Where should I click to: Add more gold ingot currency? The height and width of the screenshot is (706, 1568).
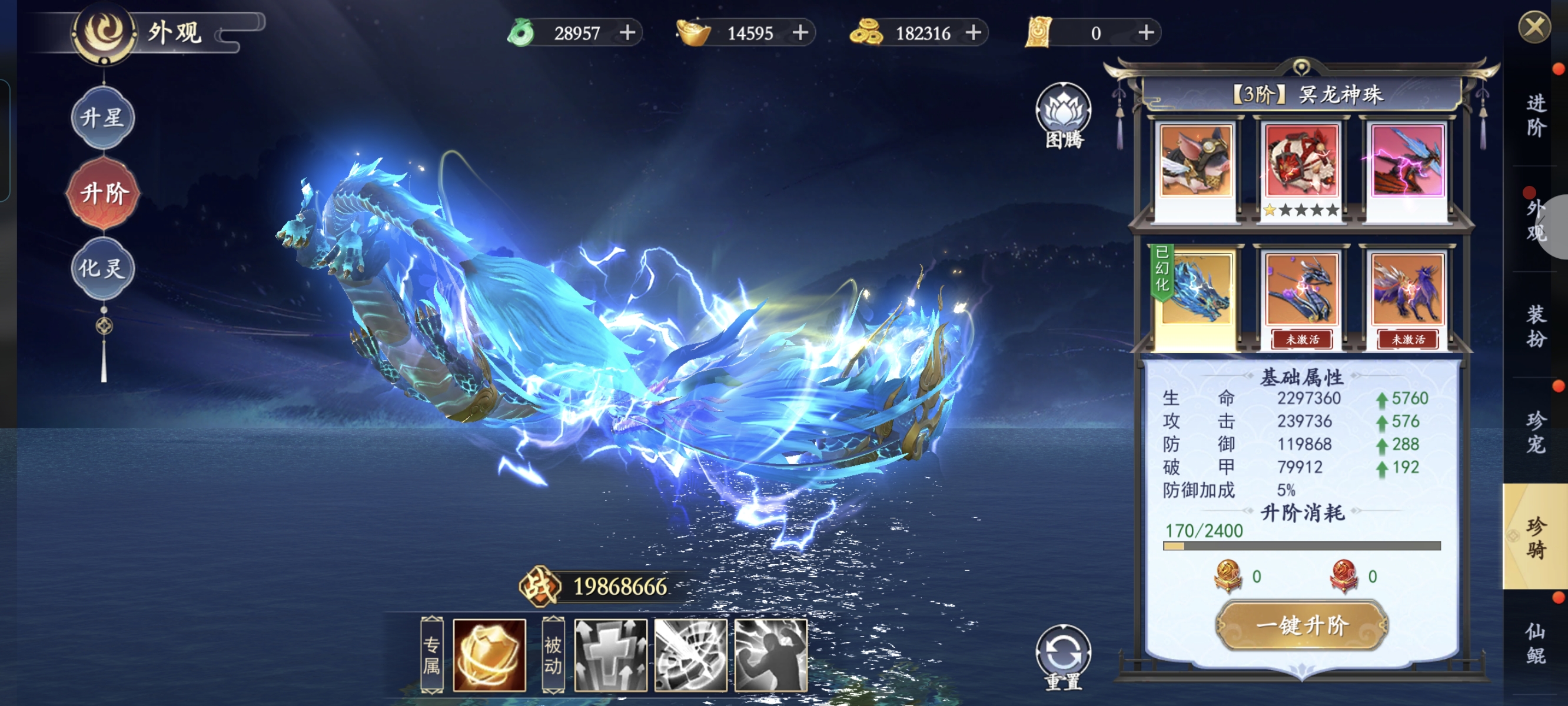pyautogui.click(x=800, y=32)
